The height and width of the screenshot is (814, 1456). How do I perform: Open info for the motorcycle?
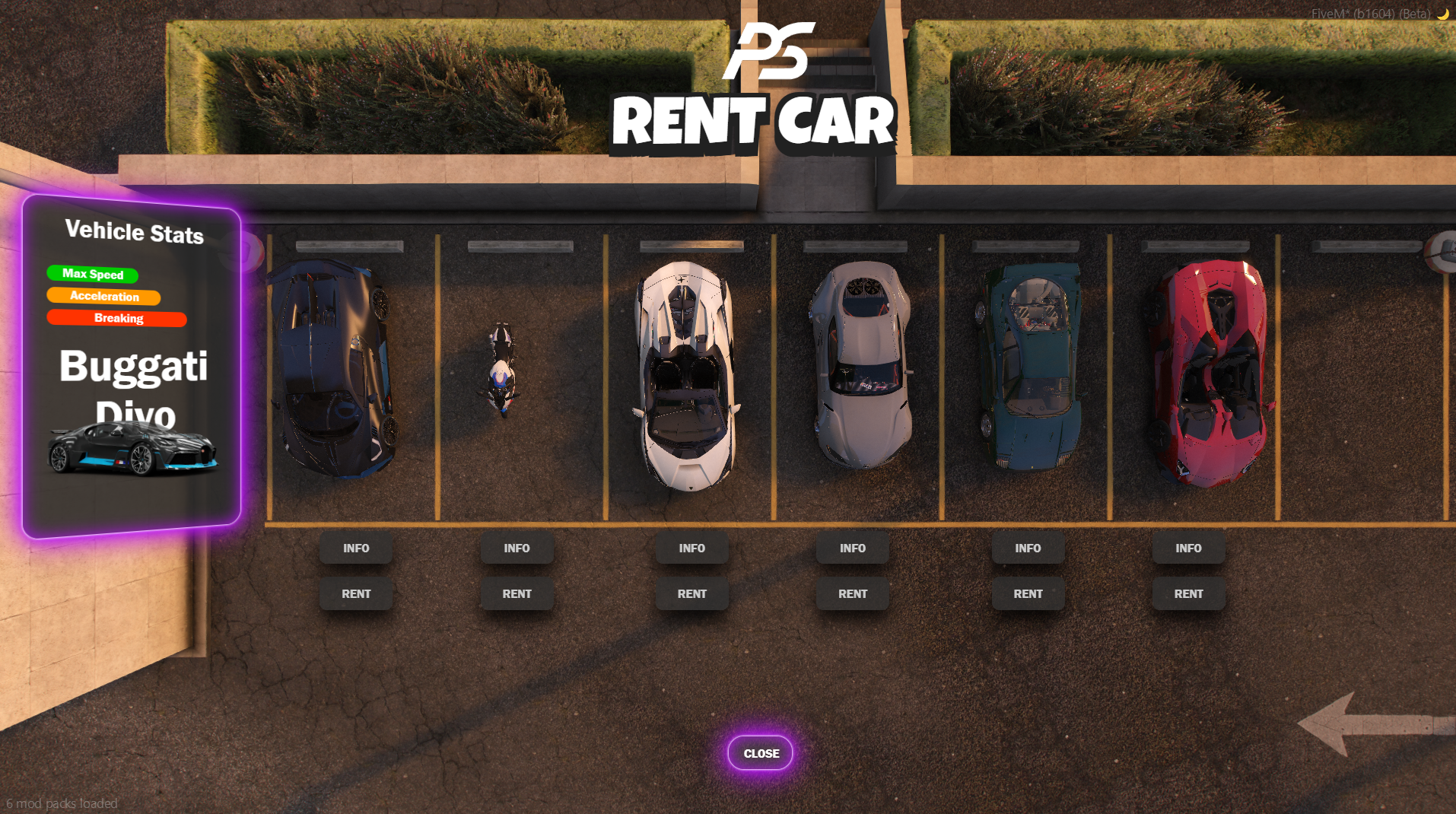coord(517,548)
